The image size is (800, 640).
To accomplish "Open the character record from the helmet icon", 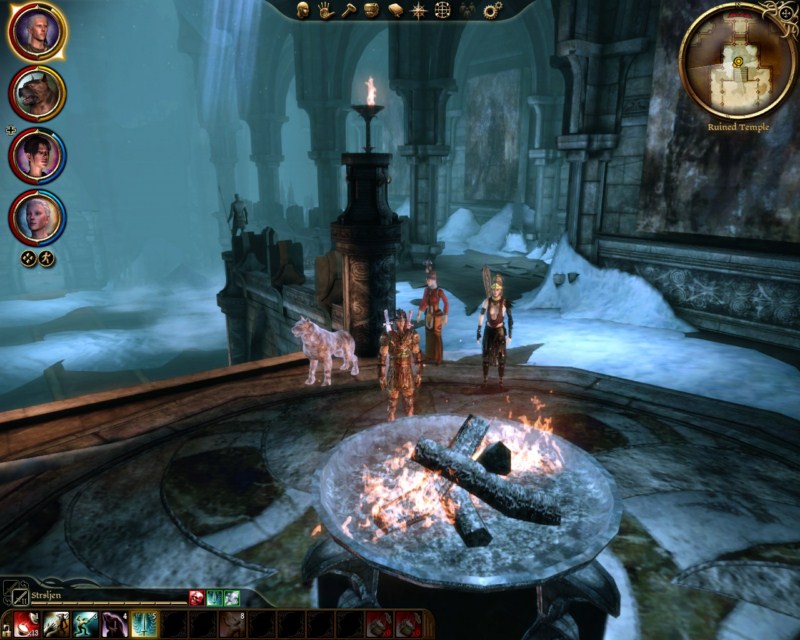I will coord(302,10).
